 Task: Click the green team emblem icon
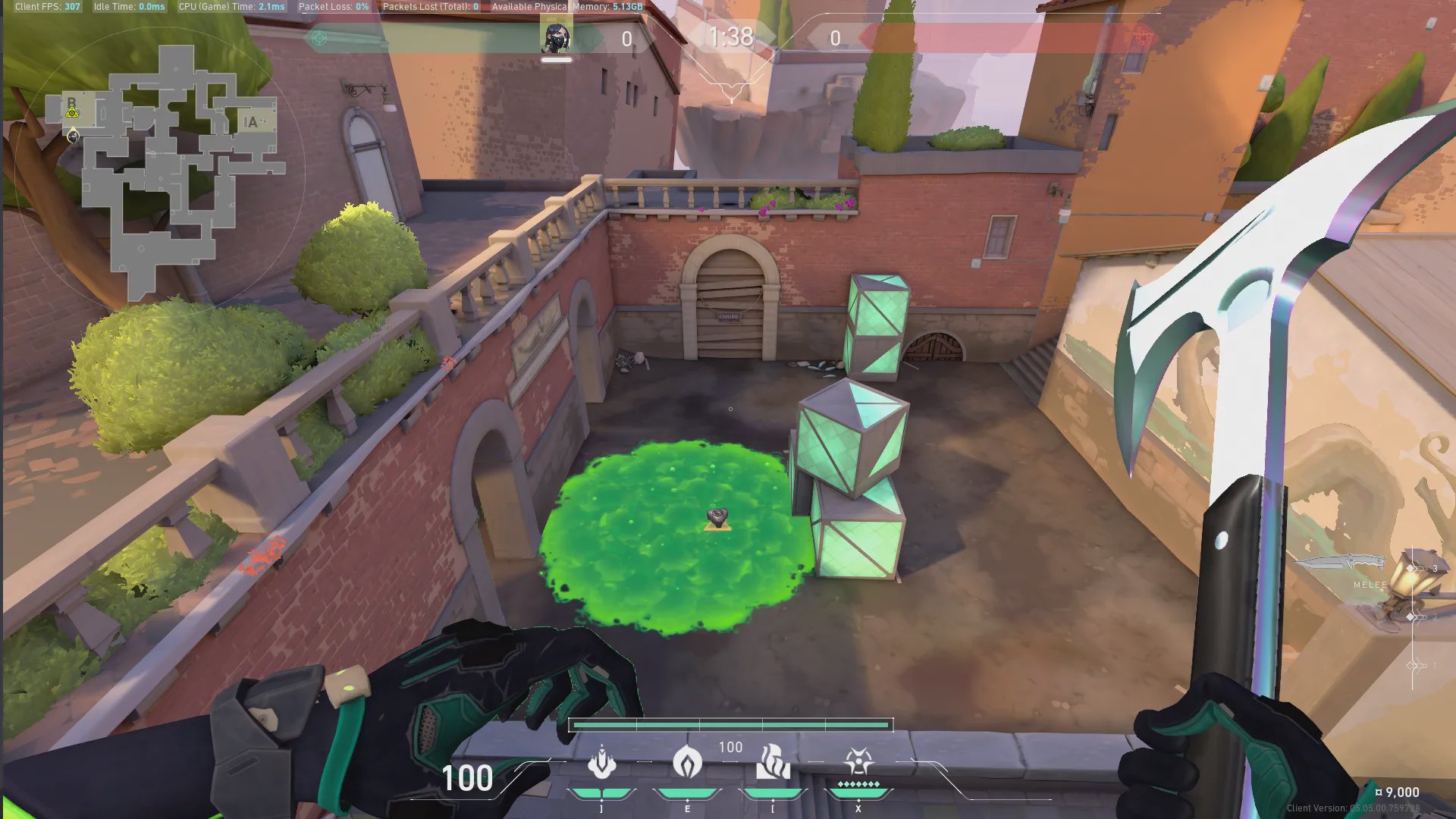319,38
